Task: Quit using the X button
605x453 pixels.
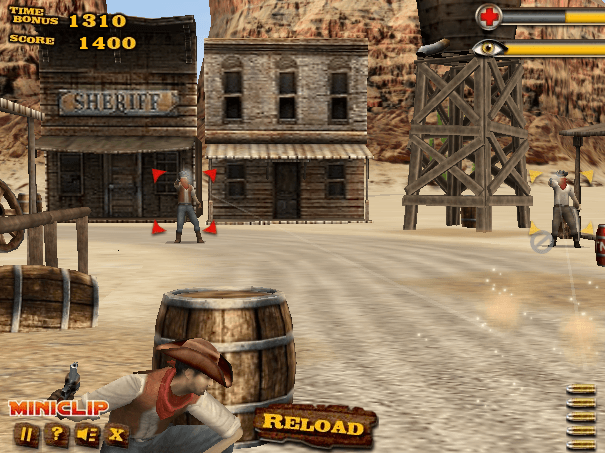Action: (x=117, y=434)
